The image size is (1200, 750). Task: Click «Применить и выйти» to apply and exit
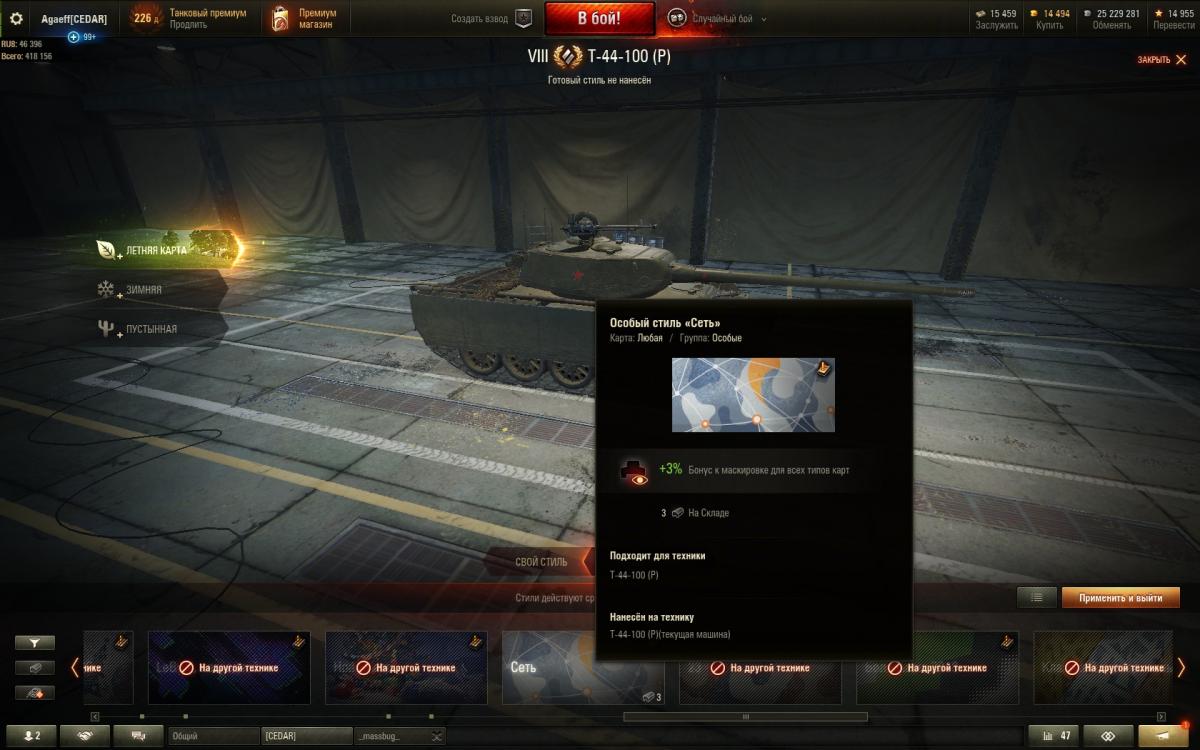(1120, 598)
